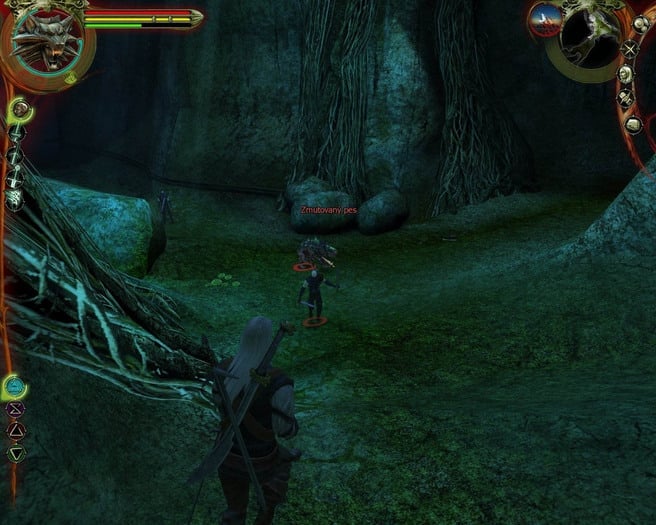Open the crossed-swords panel icon

tap(631, 48)
